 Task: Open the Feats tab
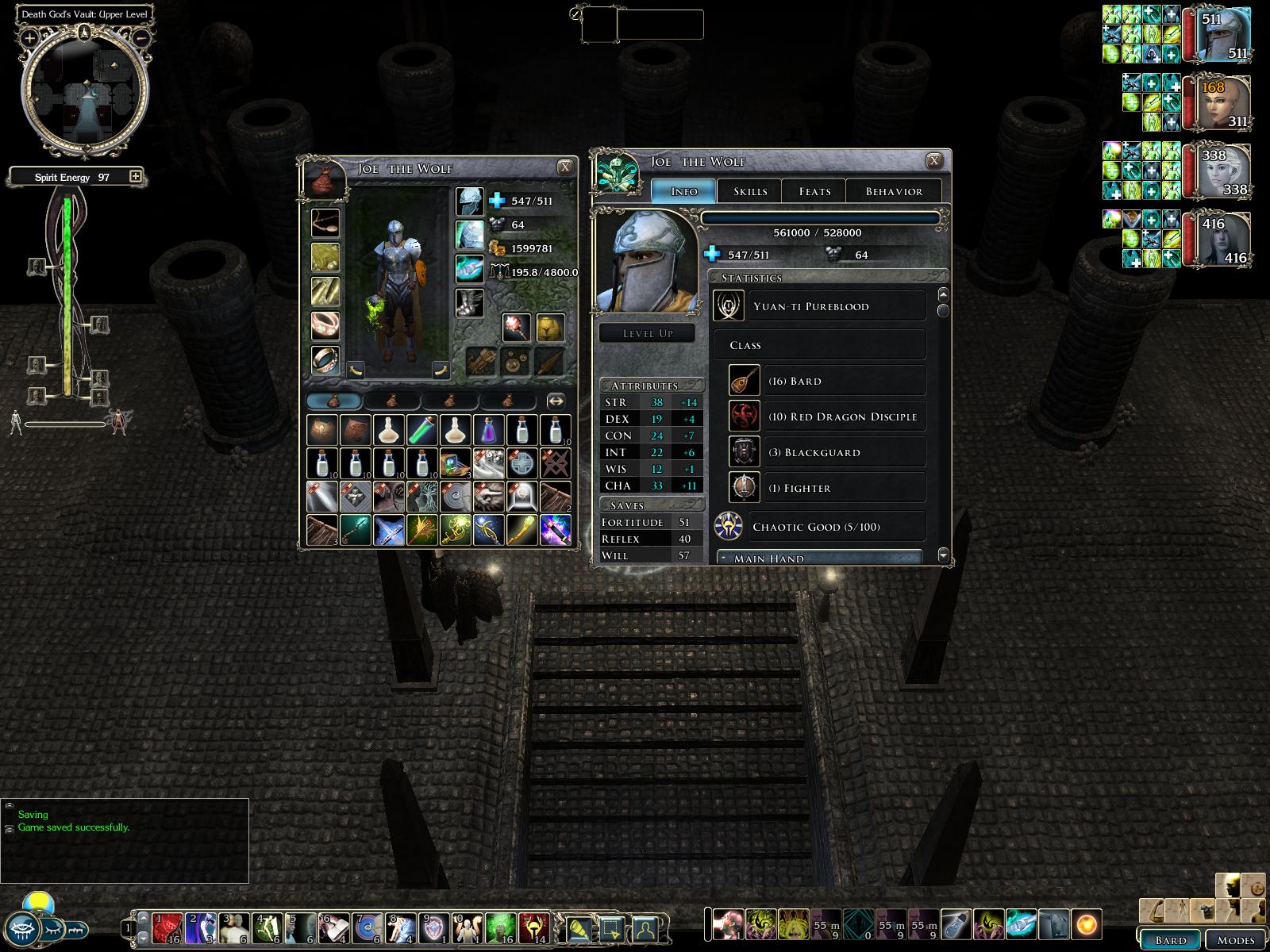814,191
